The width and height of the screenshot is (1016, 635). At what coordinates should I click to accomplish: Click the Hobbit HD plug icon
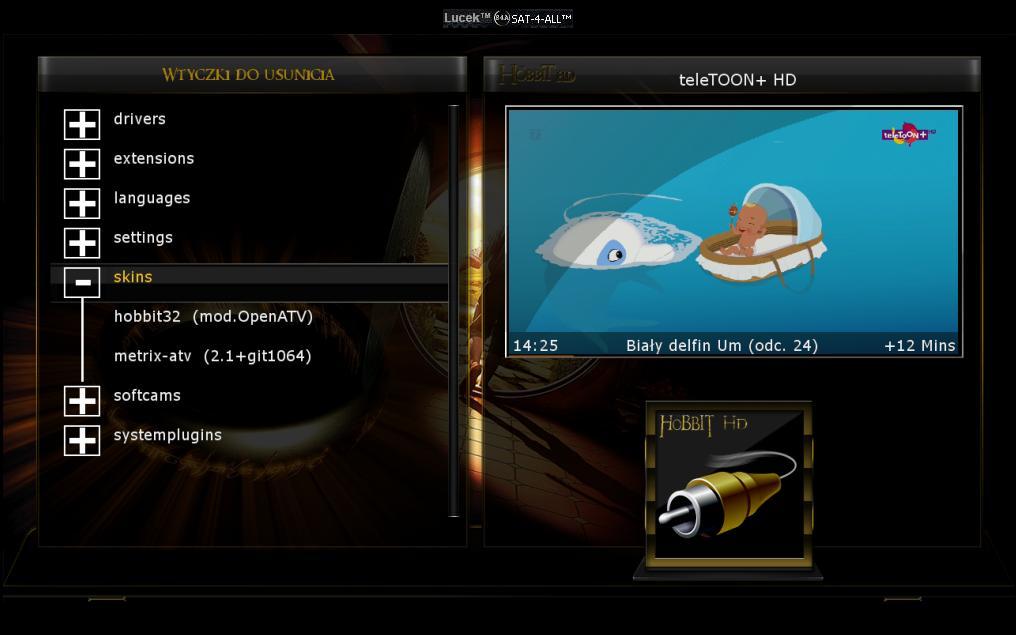coord(728,487)
